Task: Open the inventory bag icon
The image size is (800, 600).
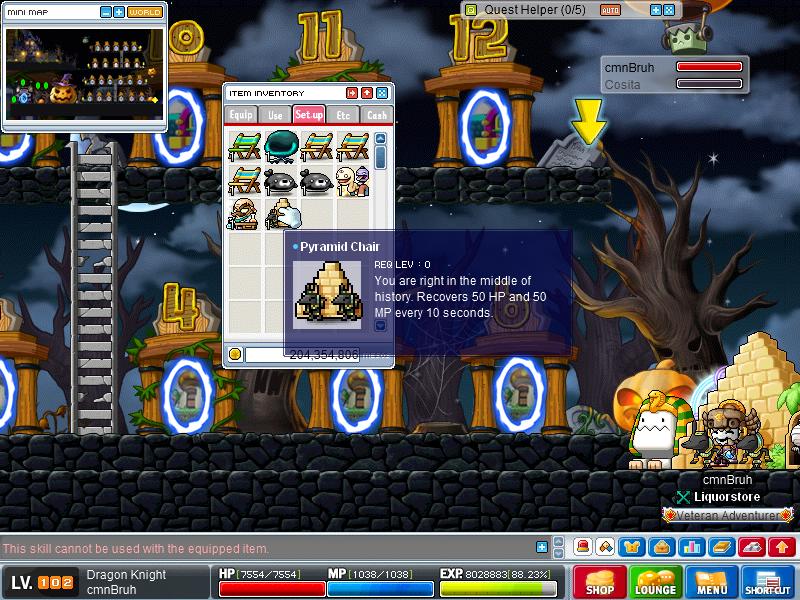Action: [659, 547]
